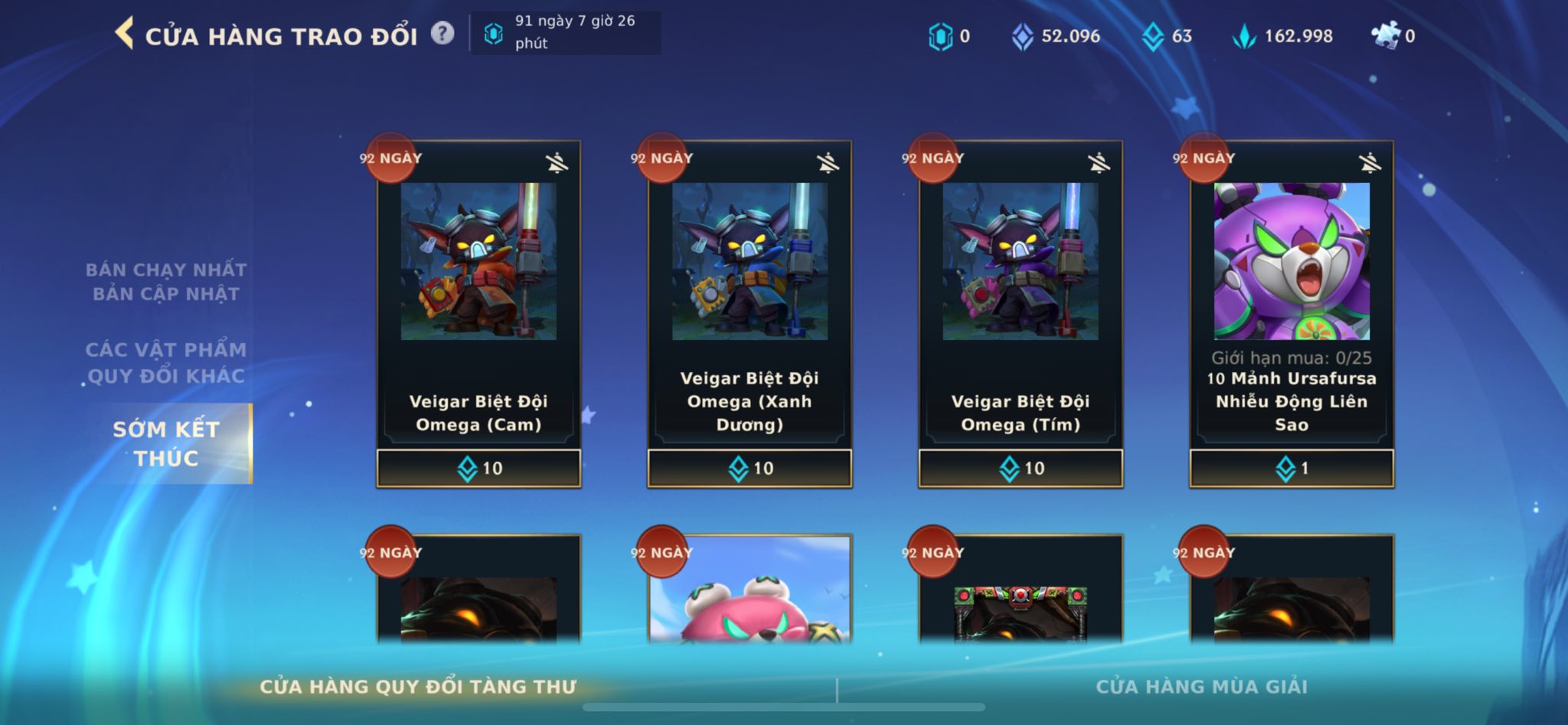The height and width of the screenshot is (725, 1568).
Task: Switch to Bán Chạy Nhất Bản Cập Nhật tab
Action: tap(165, 282)
